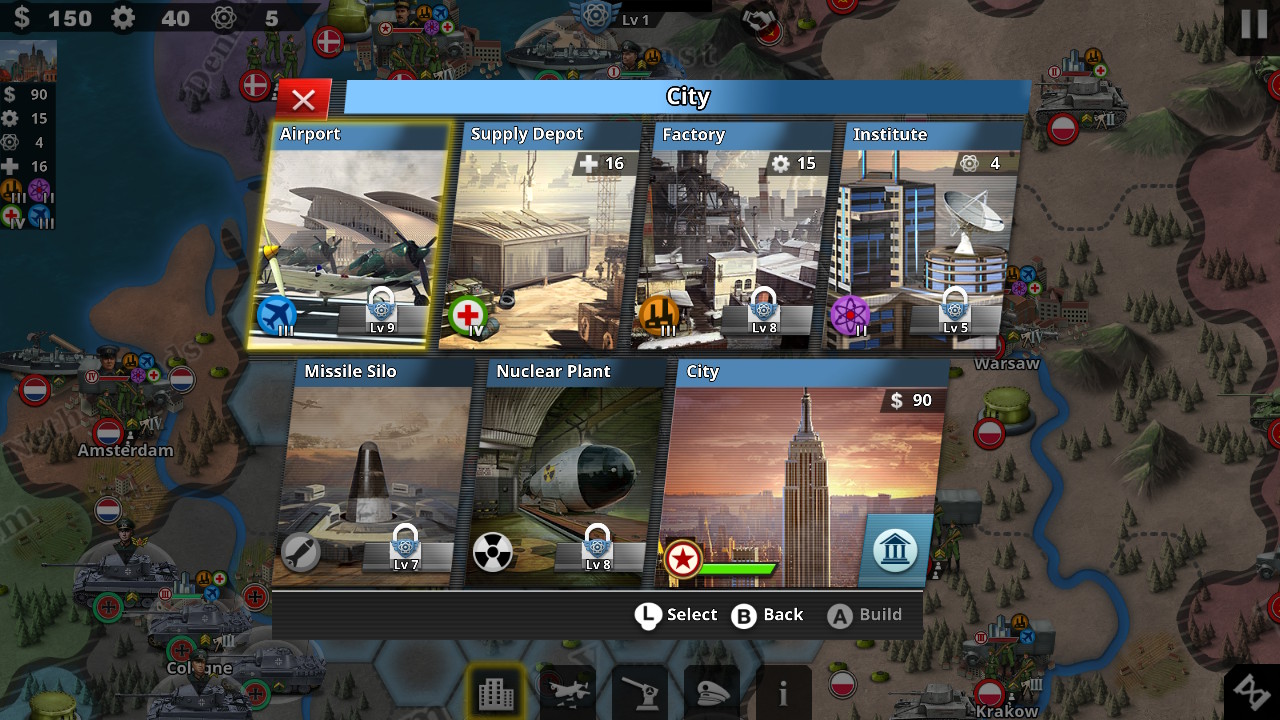Open the generals tab via officer cap
Image resolution: width=1280 pixels, height=720 pixels.
711,692
